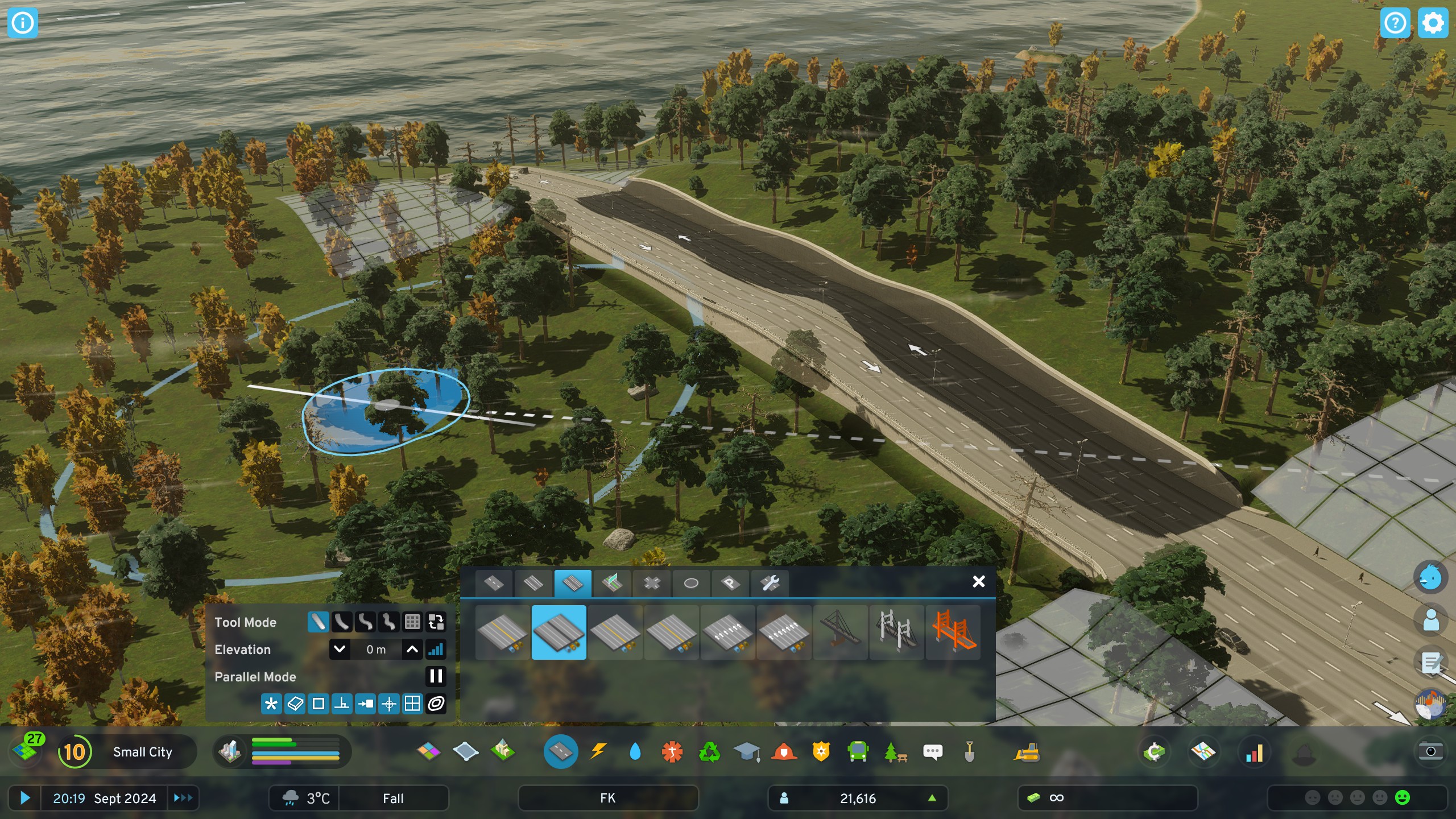Toggle the contour lines snapping option
Viewport: 1456px width, 819px height.
point(435,704)
